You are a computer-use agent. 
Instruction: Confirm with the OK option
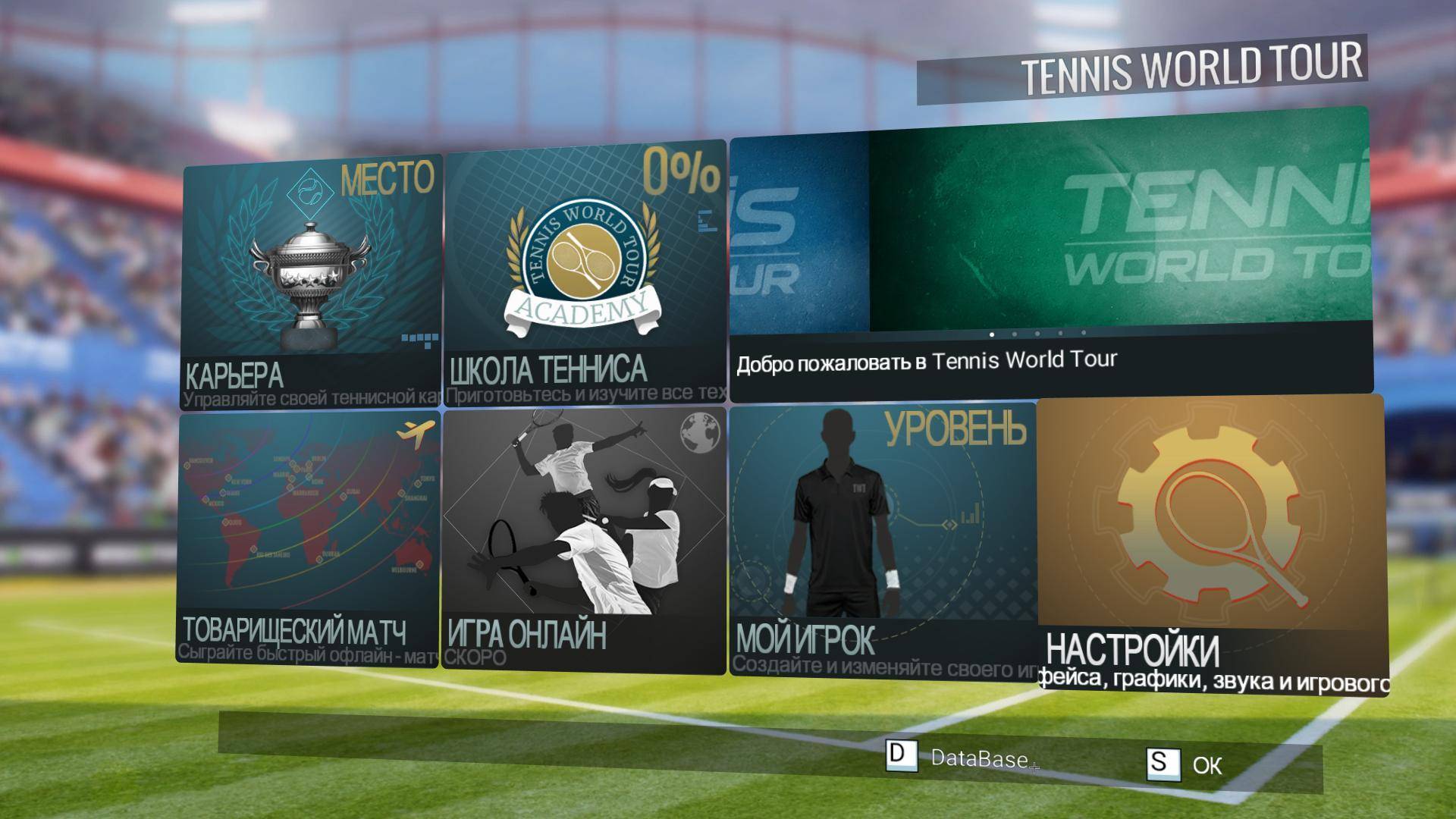point(1206,766)
